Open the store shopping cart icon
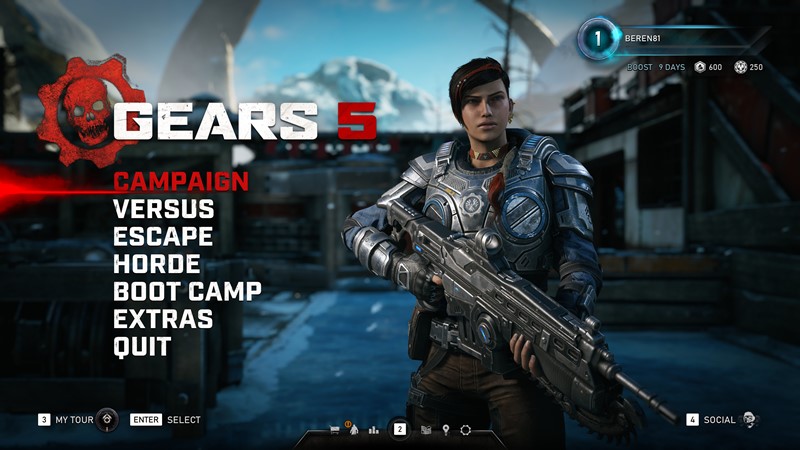Screen dimensions: 800x450 pyautogui.click(x=335, y=430)
